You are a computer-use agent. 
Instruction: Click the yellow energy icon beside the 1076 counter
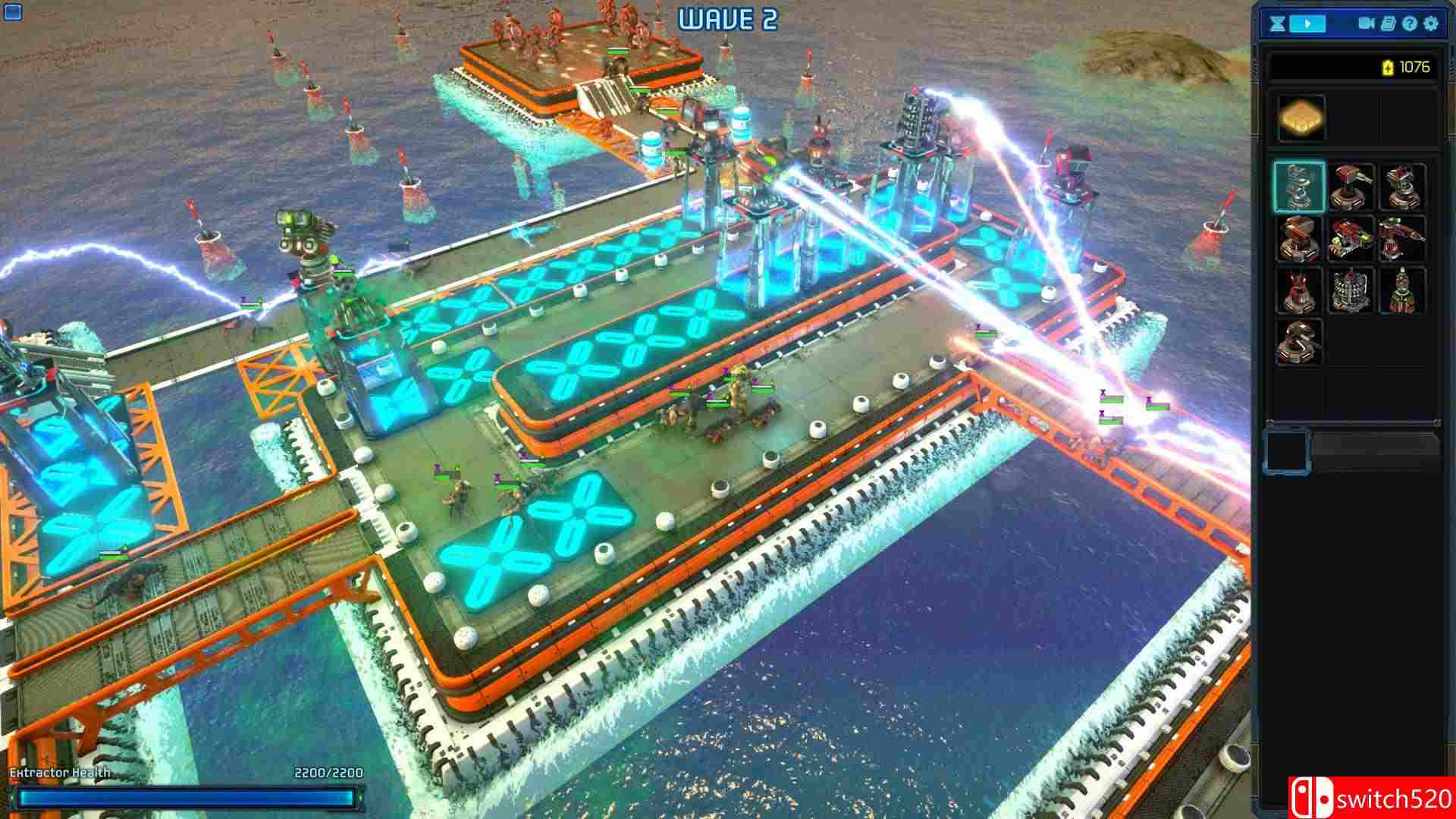1388,67
